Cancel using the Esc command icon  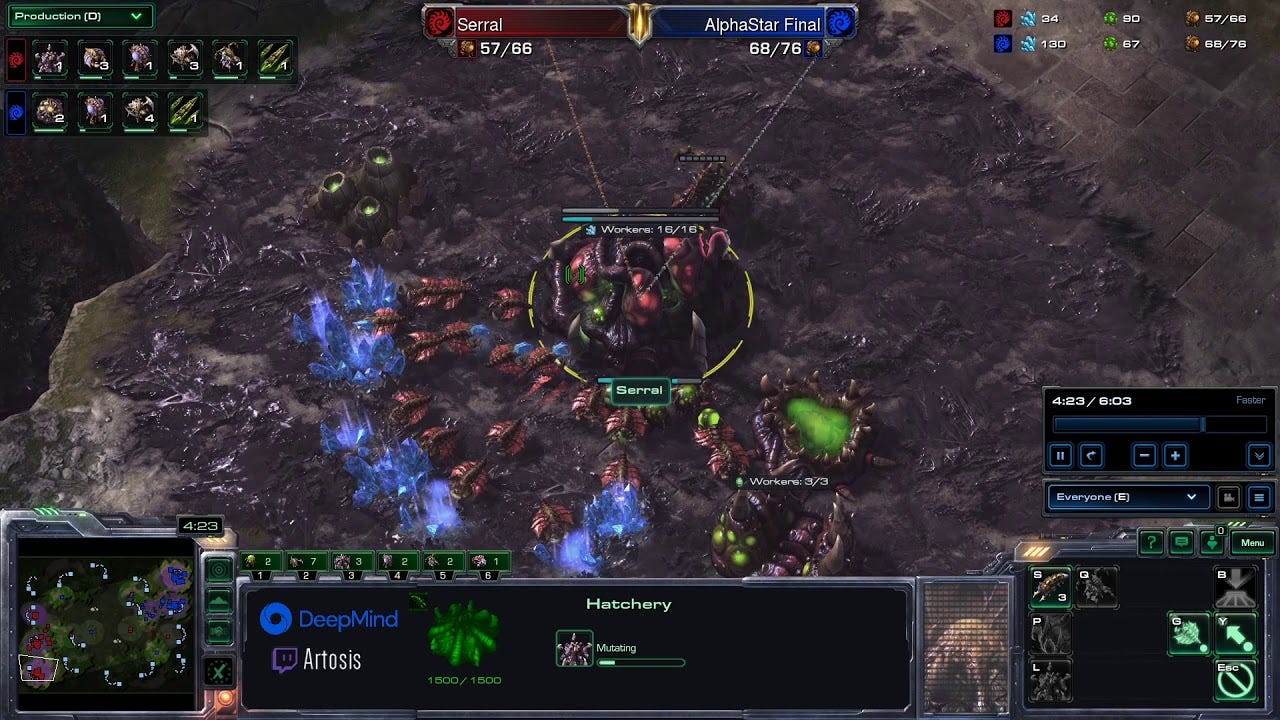click(1238, 680)
